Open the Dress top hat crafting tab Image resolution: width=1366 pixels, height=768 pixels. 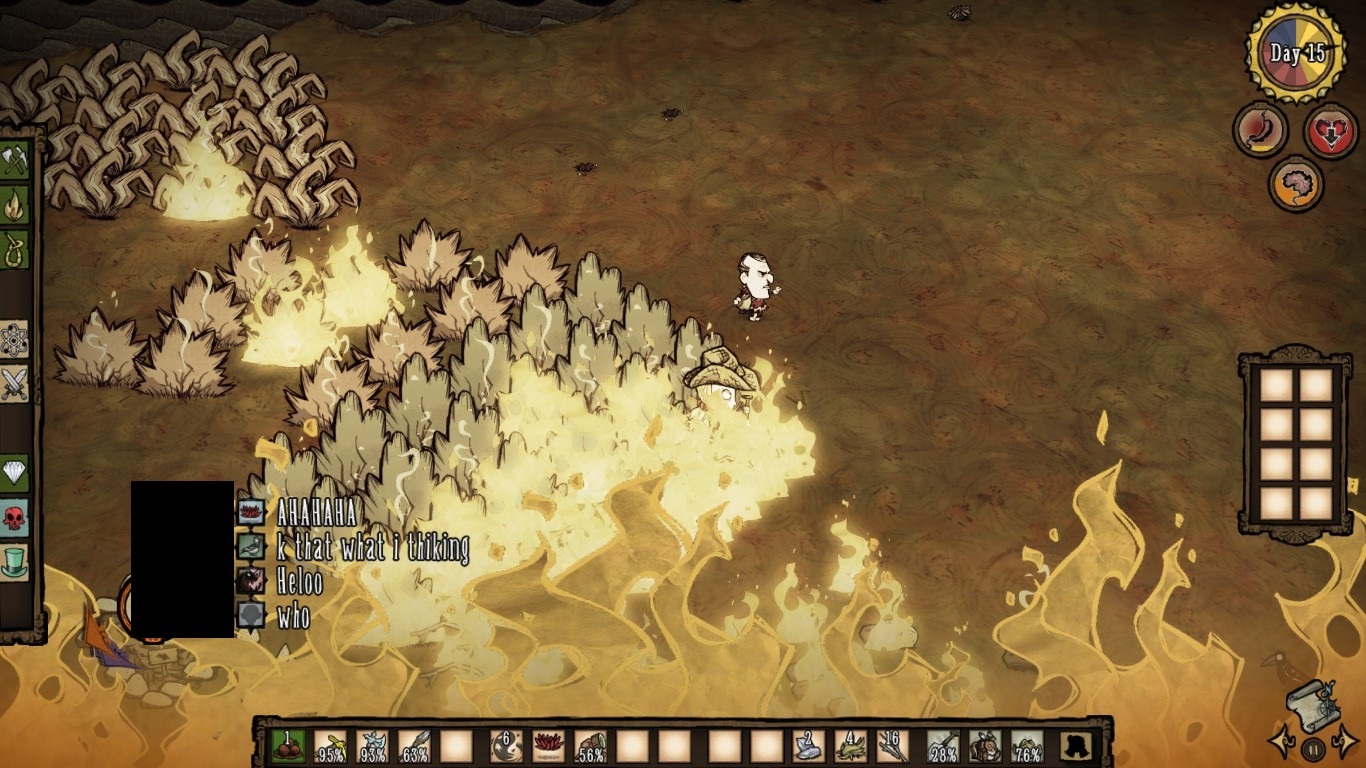pos(14,562)
